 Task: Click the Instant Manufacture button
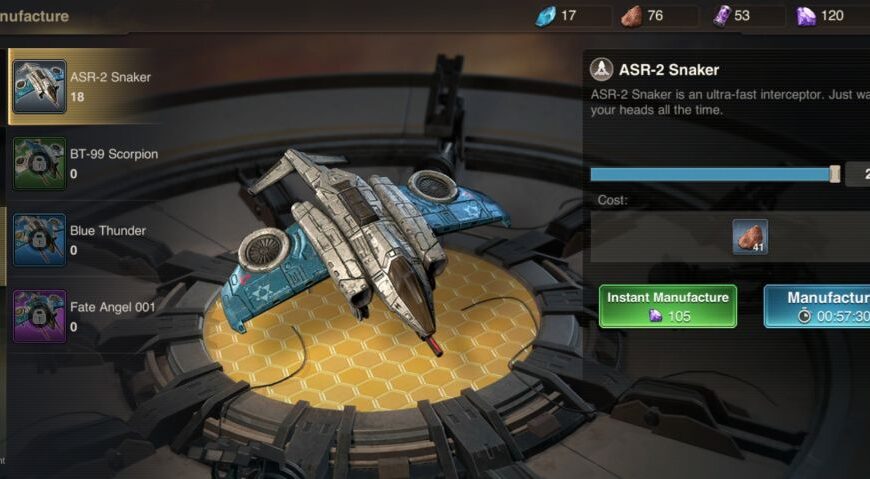(x=667, y=306)
